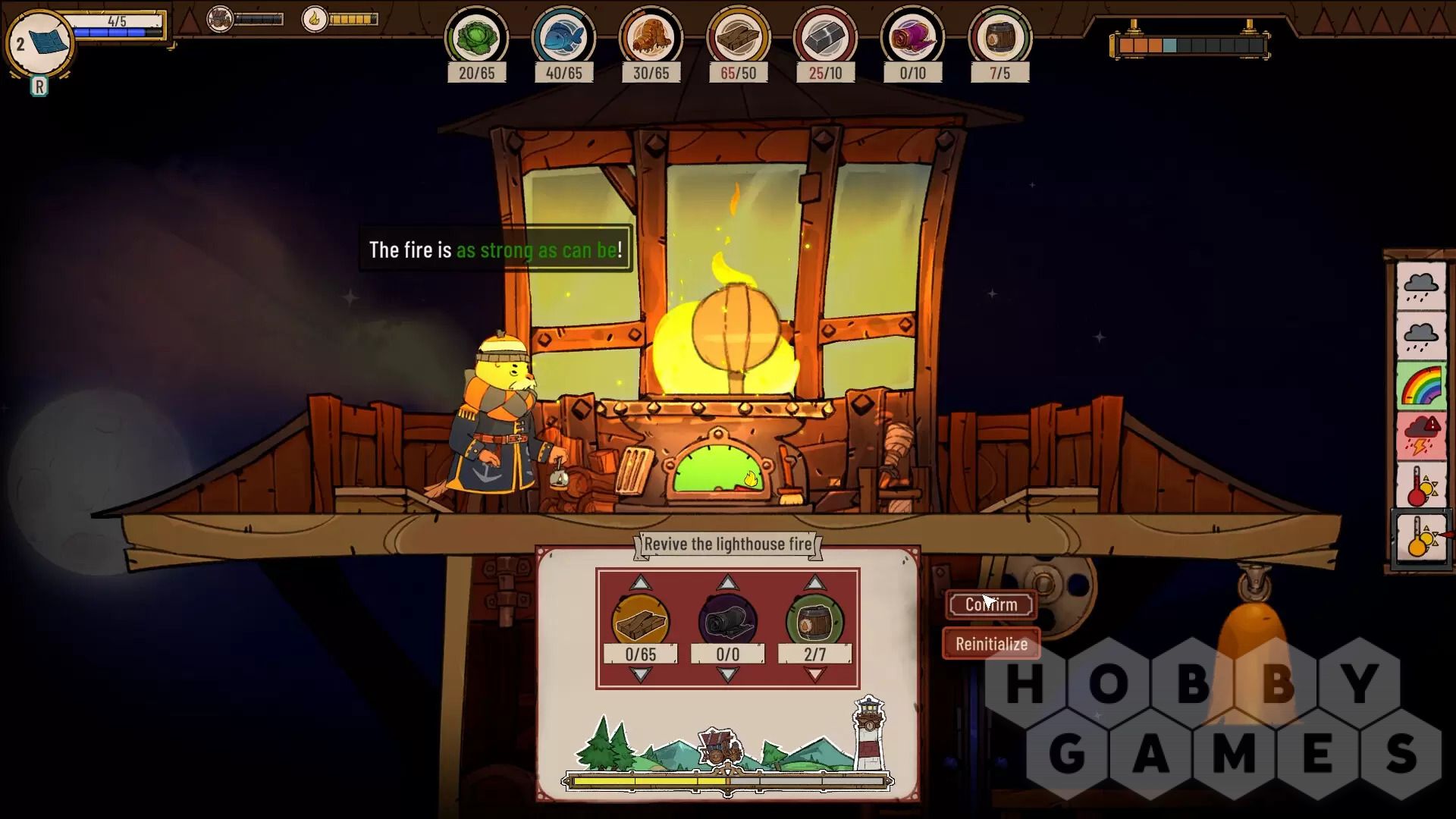Decrease the wood plank amount
Screen dimensions: 1456x819
pos(641,675)
